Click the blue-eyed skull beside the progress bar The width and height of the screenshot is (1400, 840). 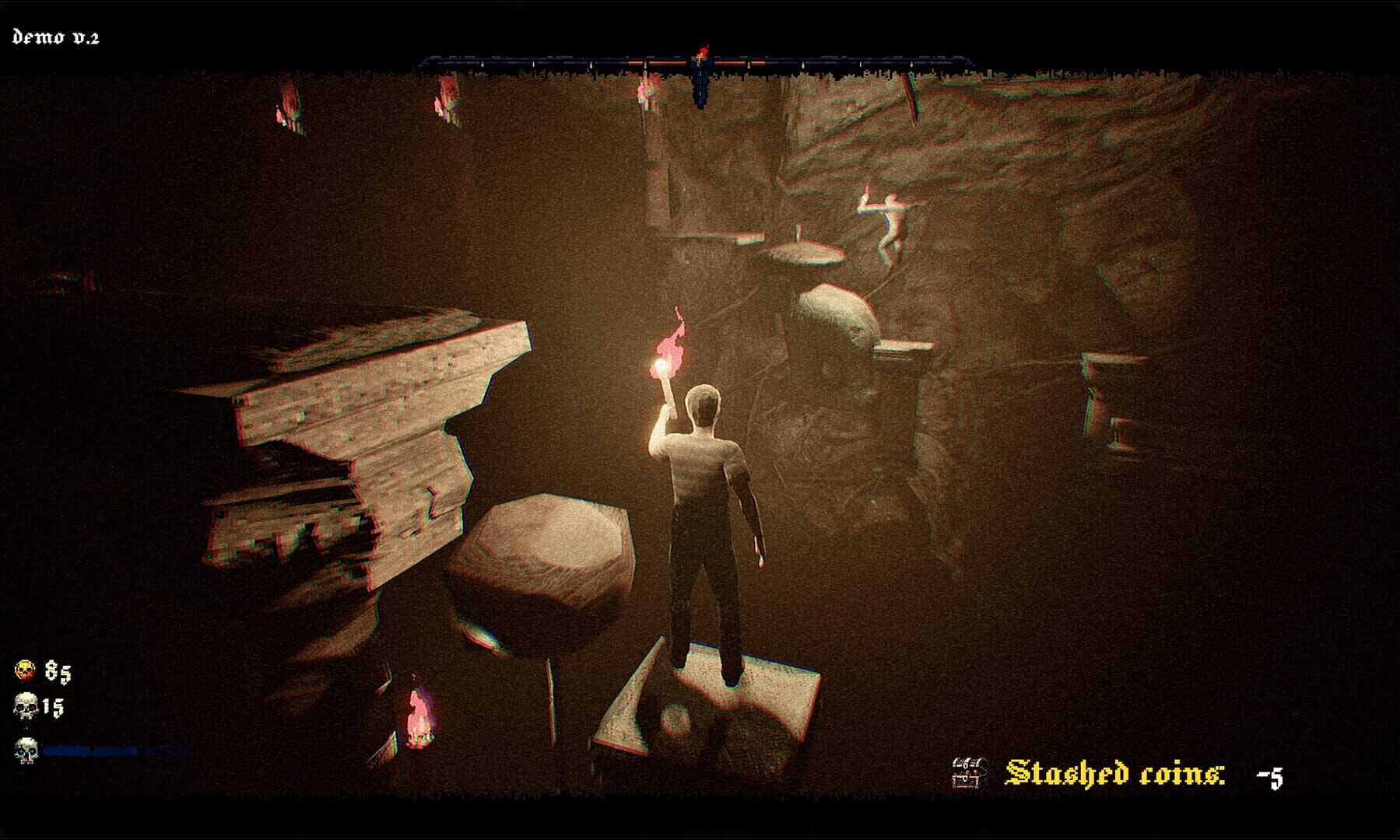[26, 751]
